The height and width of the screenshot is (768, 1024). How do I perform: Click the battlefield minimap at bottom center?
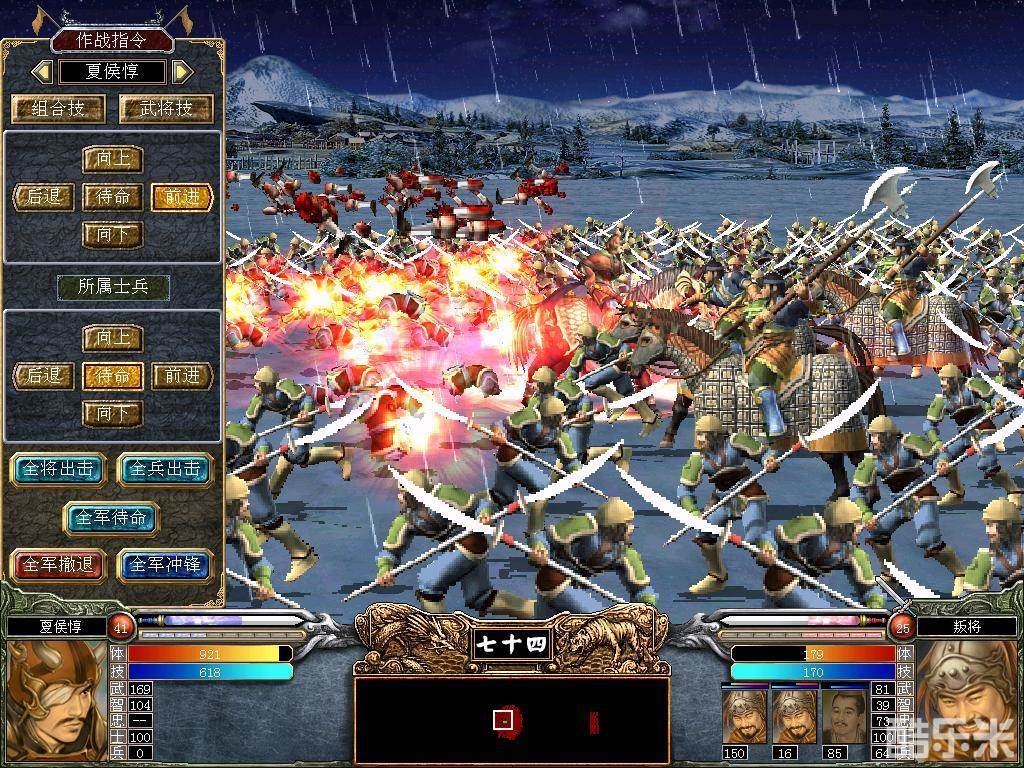click(x=511, y=720)
